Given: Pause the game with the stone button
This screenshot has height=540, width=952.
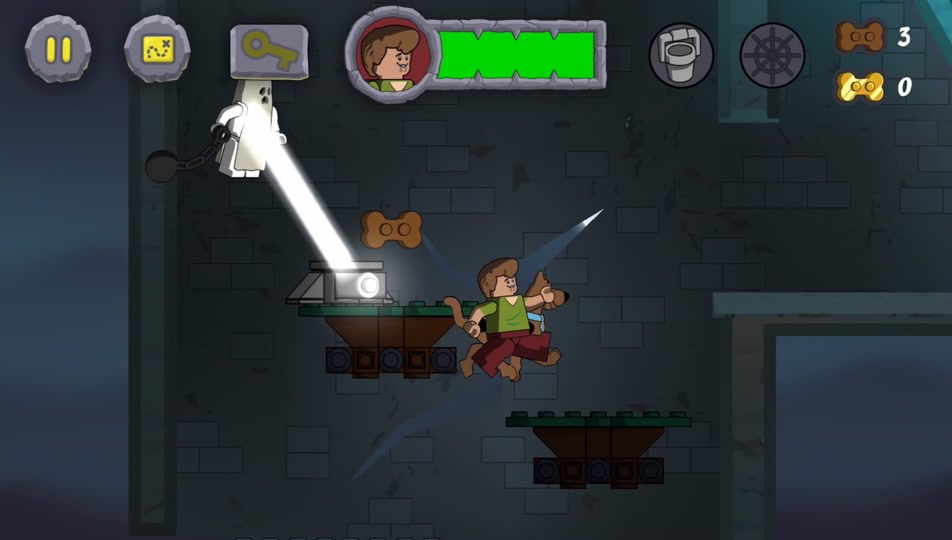Looking at the screenshot, I should (x=58, y=49).
